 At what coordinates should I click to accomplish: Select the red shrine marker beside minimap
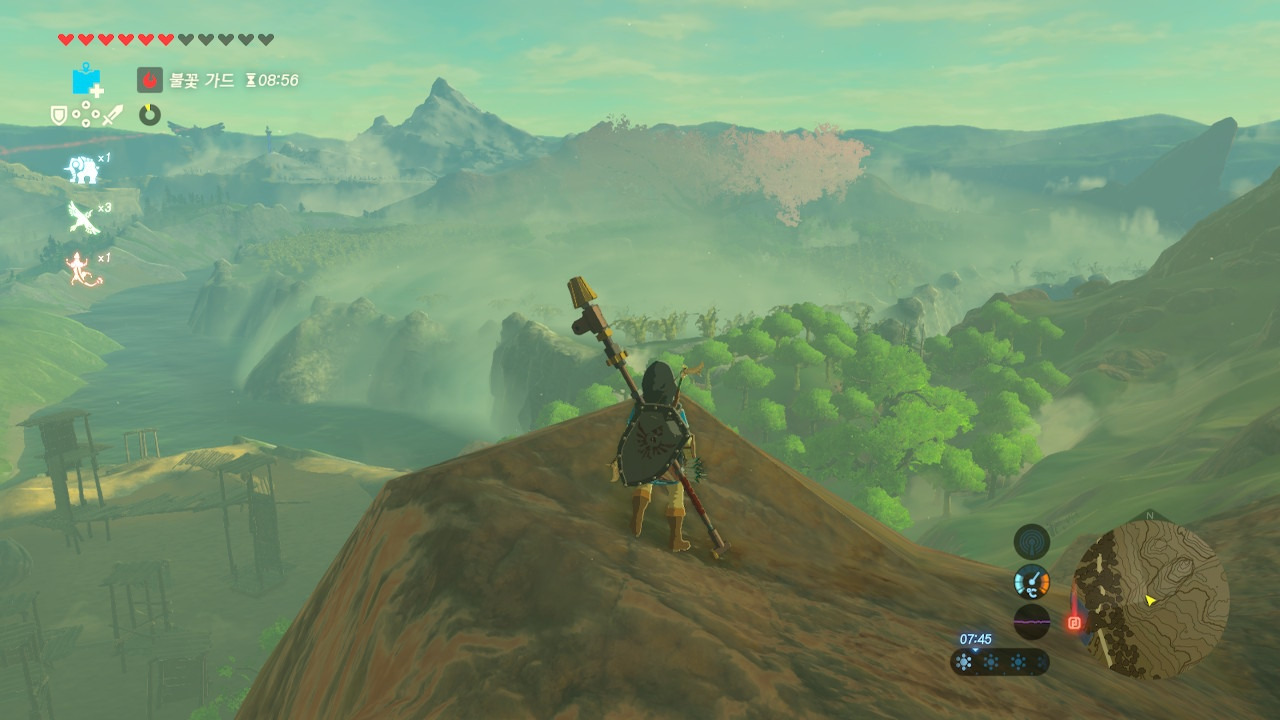1075,622
